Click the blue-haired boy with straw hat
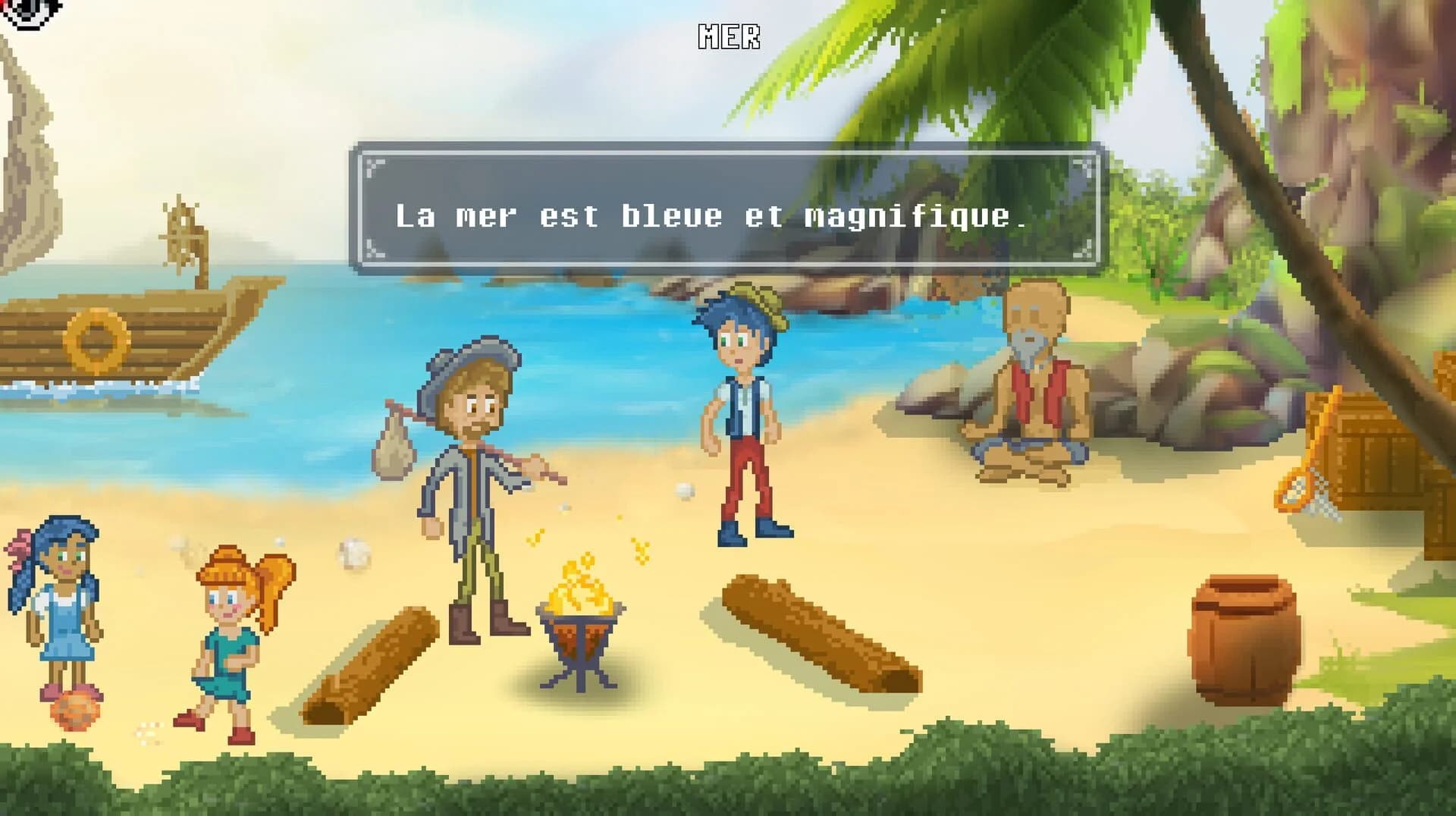The height and width of the screenshot is (816, 1456). point(743,410)
